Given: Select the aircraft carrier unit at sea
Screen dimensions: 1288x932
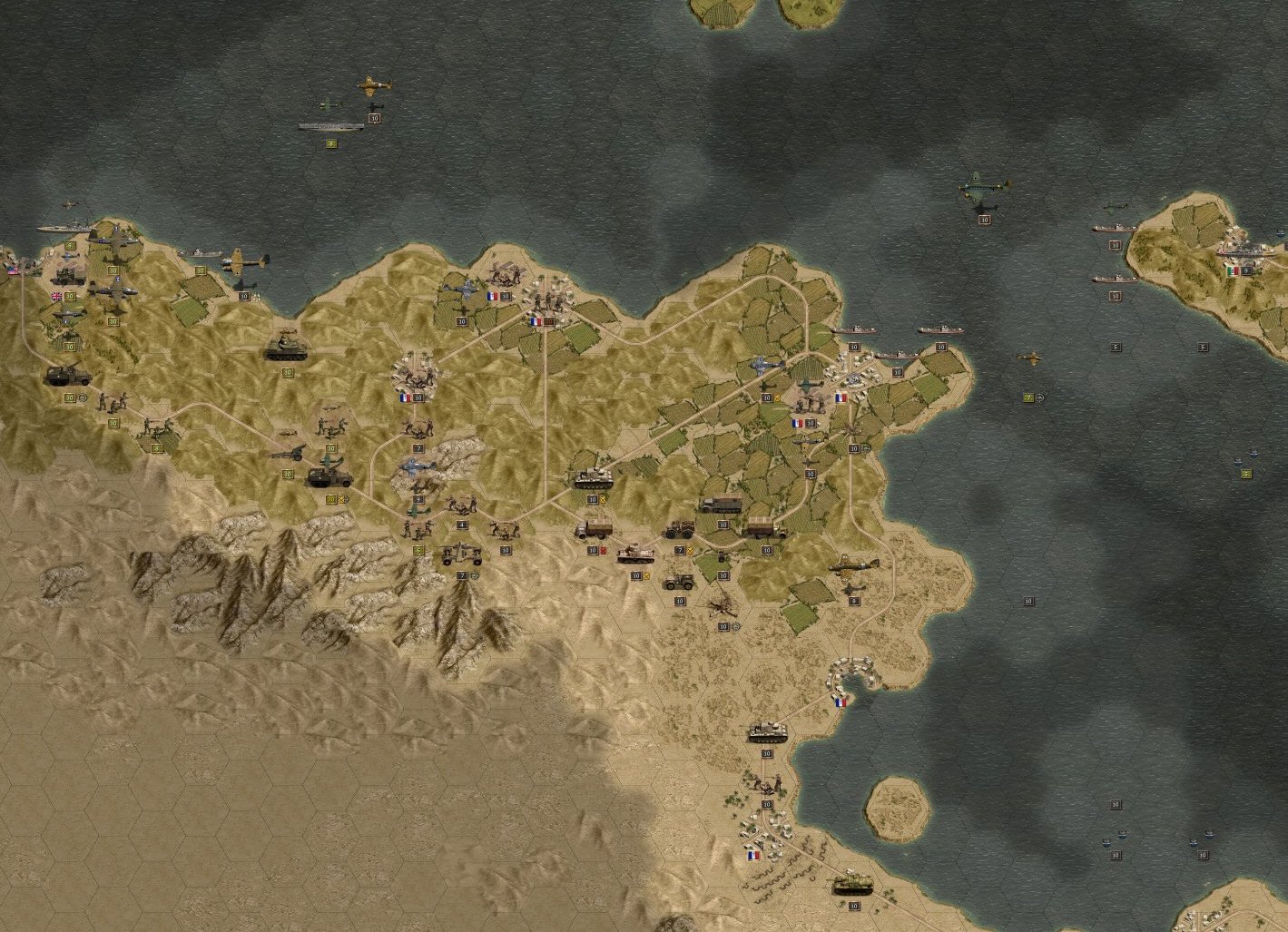Looking at the screenshot, I should [x=331, y=126].
